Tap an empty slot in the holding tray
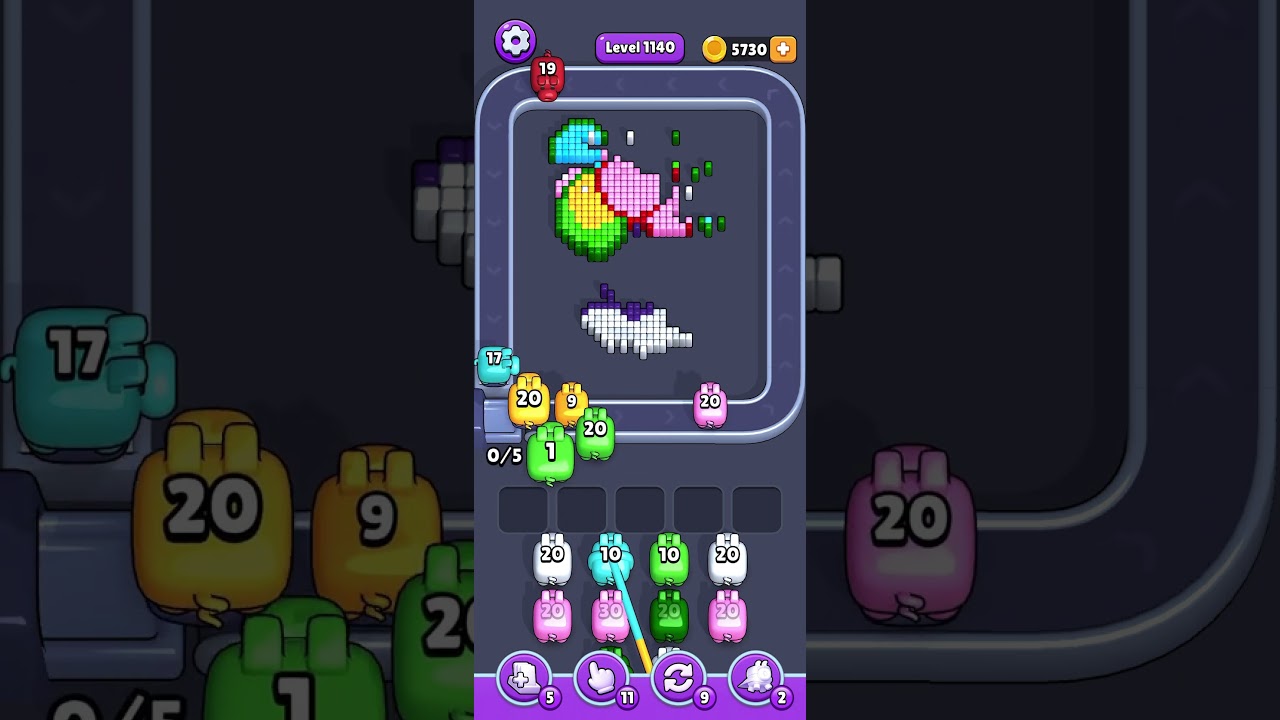The image size is (1280, 720). 522,509
